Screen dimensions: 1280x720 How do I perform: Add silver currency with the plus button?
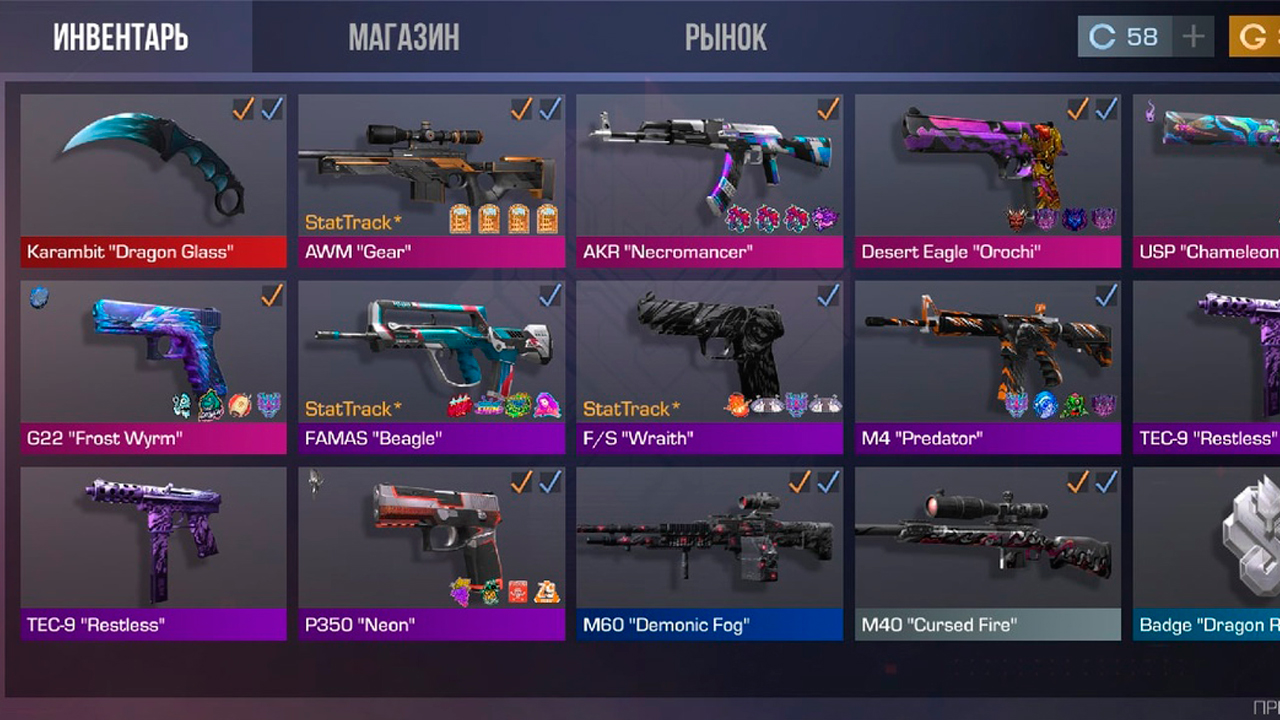[1193, 37]
